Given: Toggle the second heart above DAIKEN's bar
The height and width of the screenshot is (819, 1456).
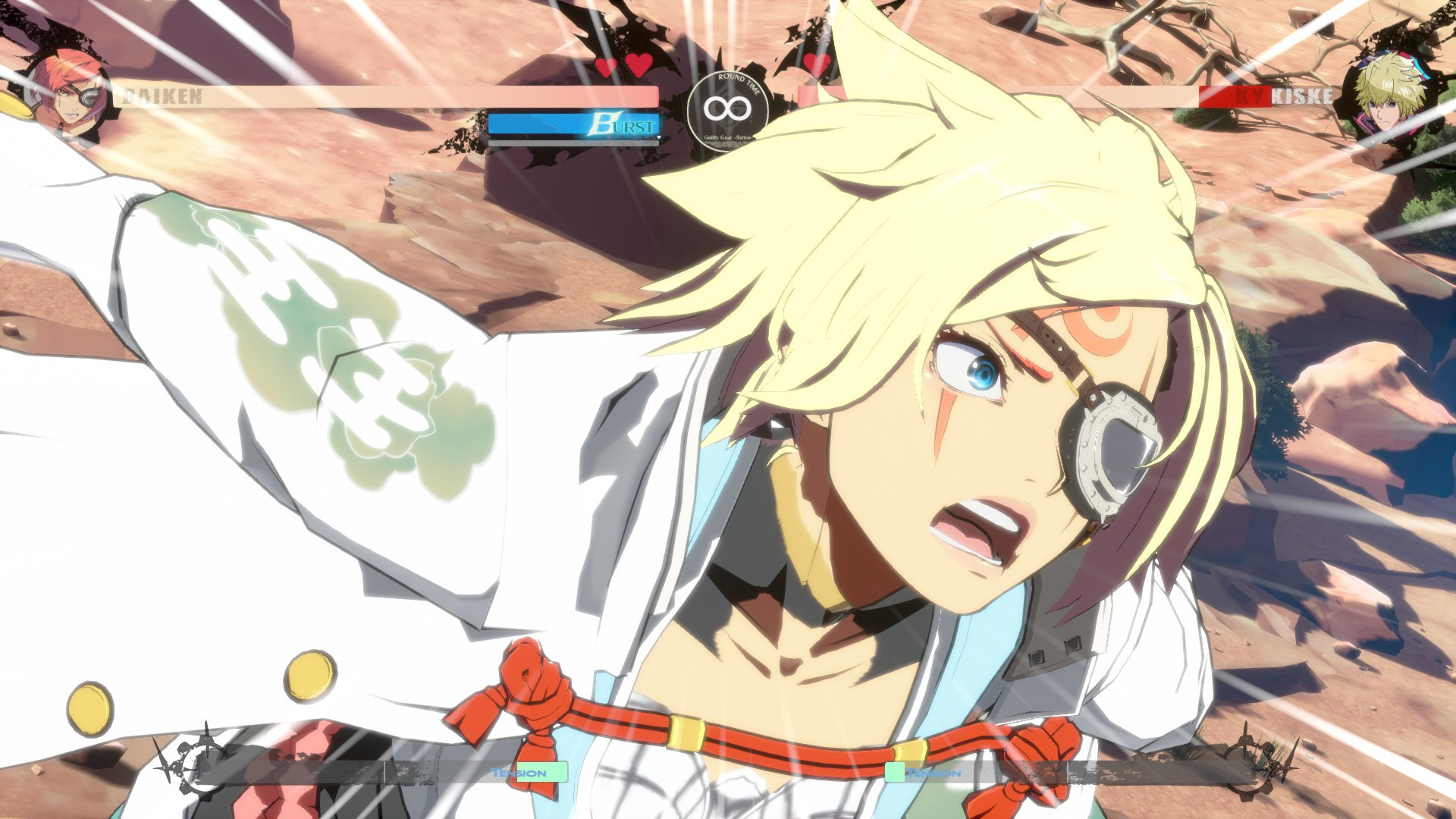Looking at the screenshot, I should coord(638,67).
